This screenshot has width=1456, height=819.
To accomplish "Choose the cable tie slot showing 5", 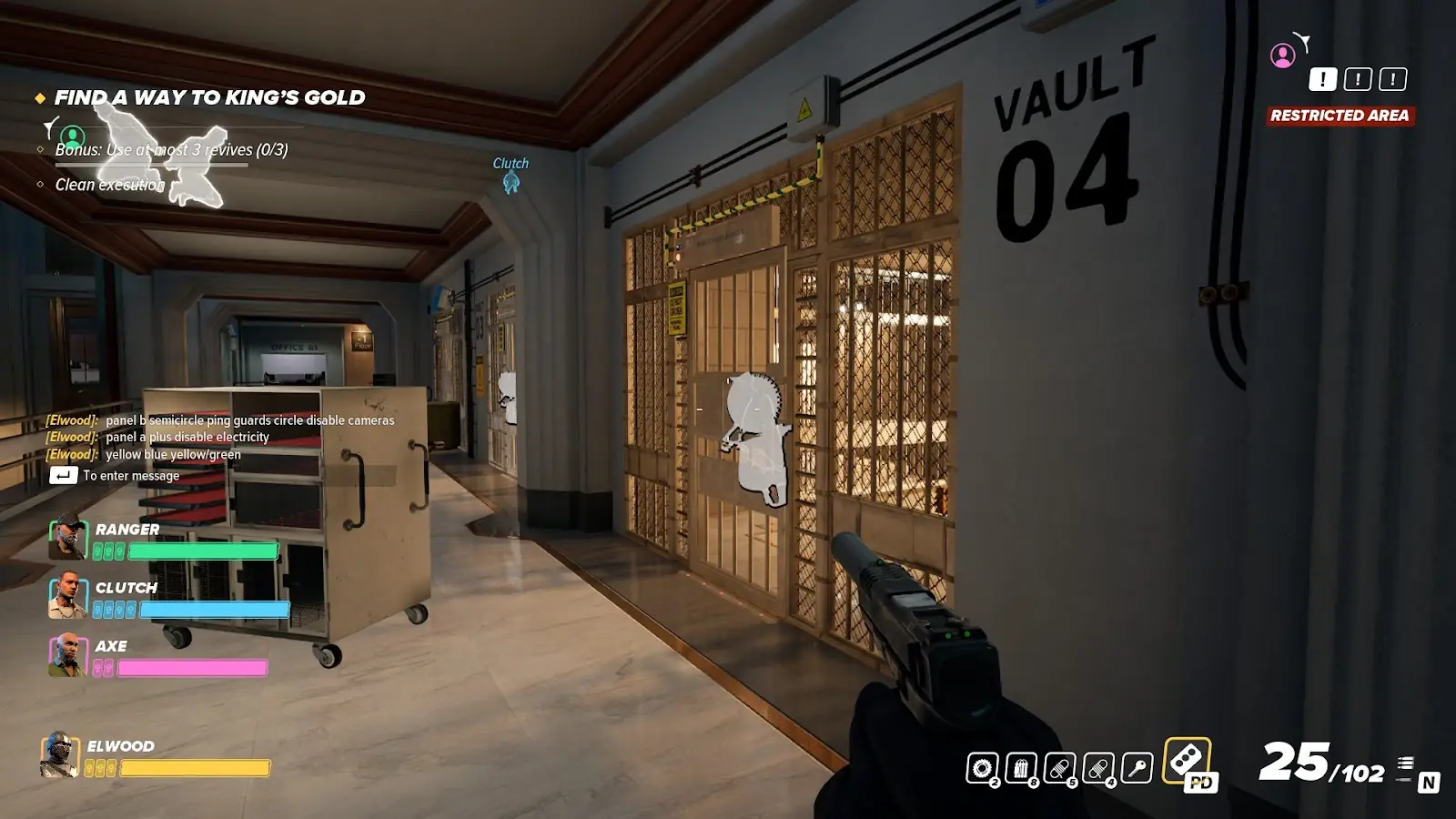I will point(1060,769).
